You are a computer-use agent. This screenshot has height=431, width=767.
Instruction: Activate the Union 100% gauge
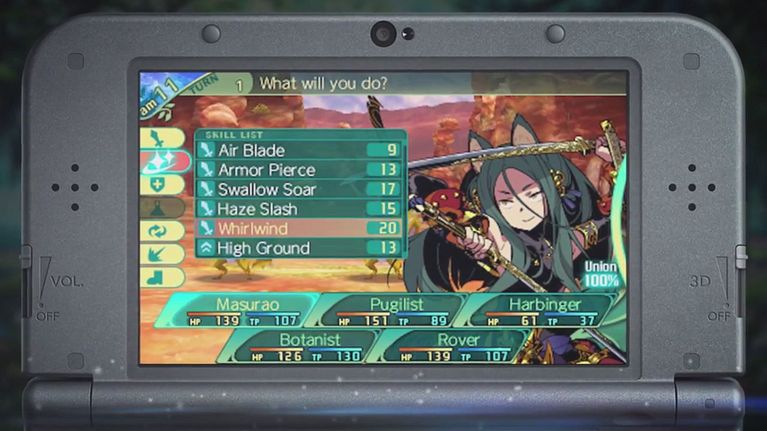click(x=601, y=275)
